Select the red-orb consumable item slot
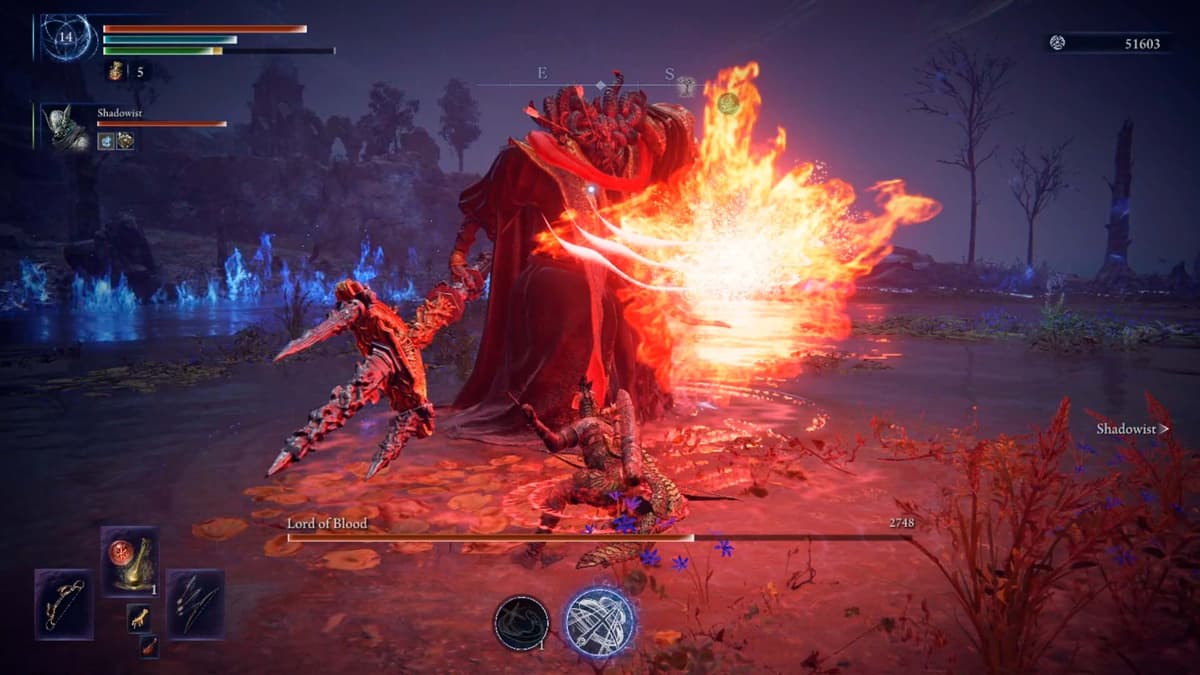 (130, 562)
